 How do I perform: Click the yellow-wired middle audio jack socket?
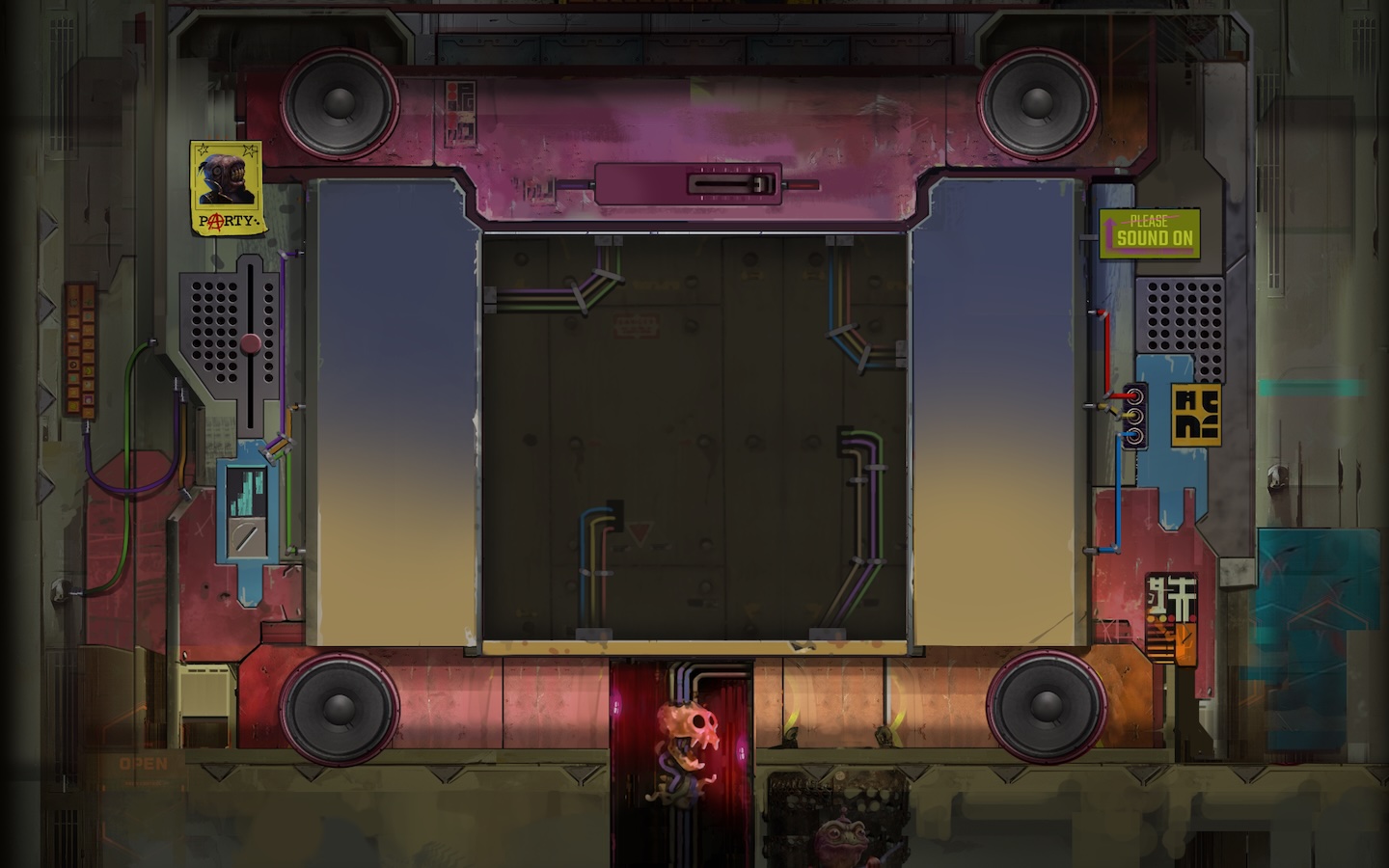tap(1134, 416)
